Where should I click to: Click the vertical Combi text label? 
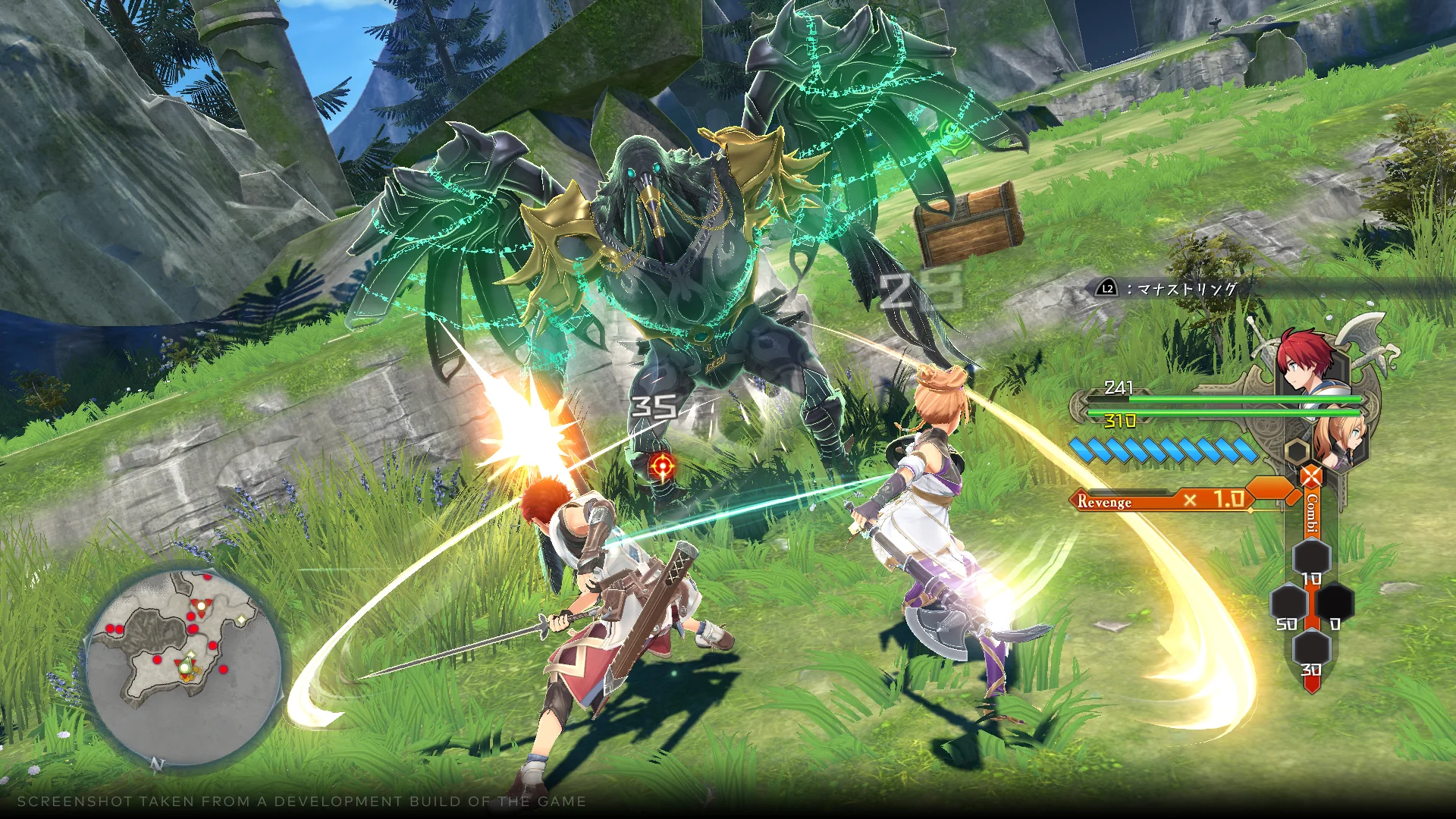point(1311,513)
